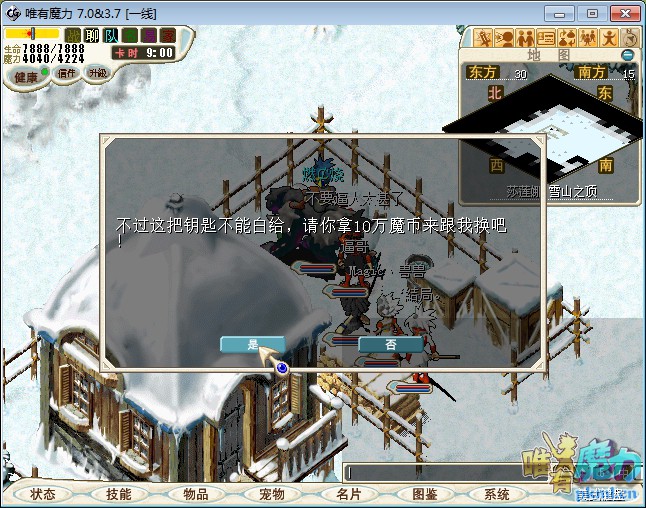Open the 状态 status menu
This screenshot has width=646, height=508.
tap(43, 494)
